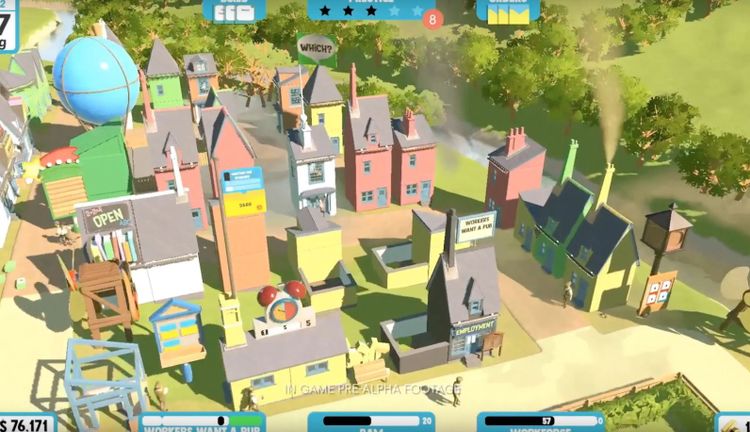Open the red notification badge showing 8
Viewport: 750px width, 432px height.
pos(432,18)
